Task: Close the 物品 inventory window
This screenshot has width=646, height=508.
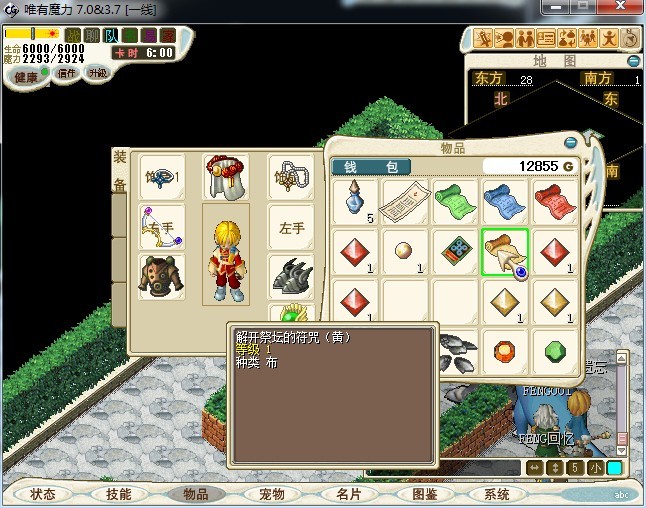Action: 570,143
